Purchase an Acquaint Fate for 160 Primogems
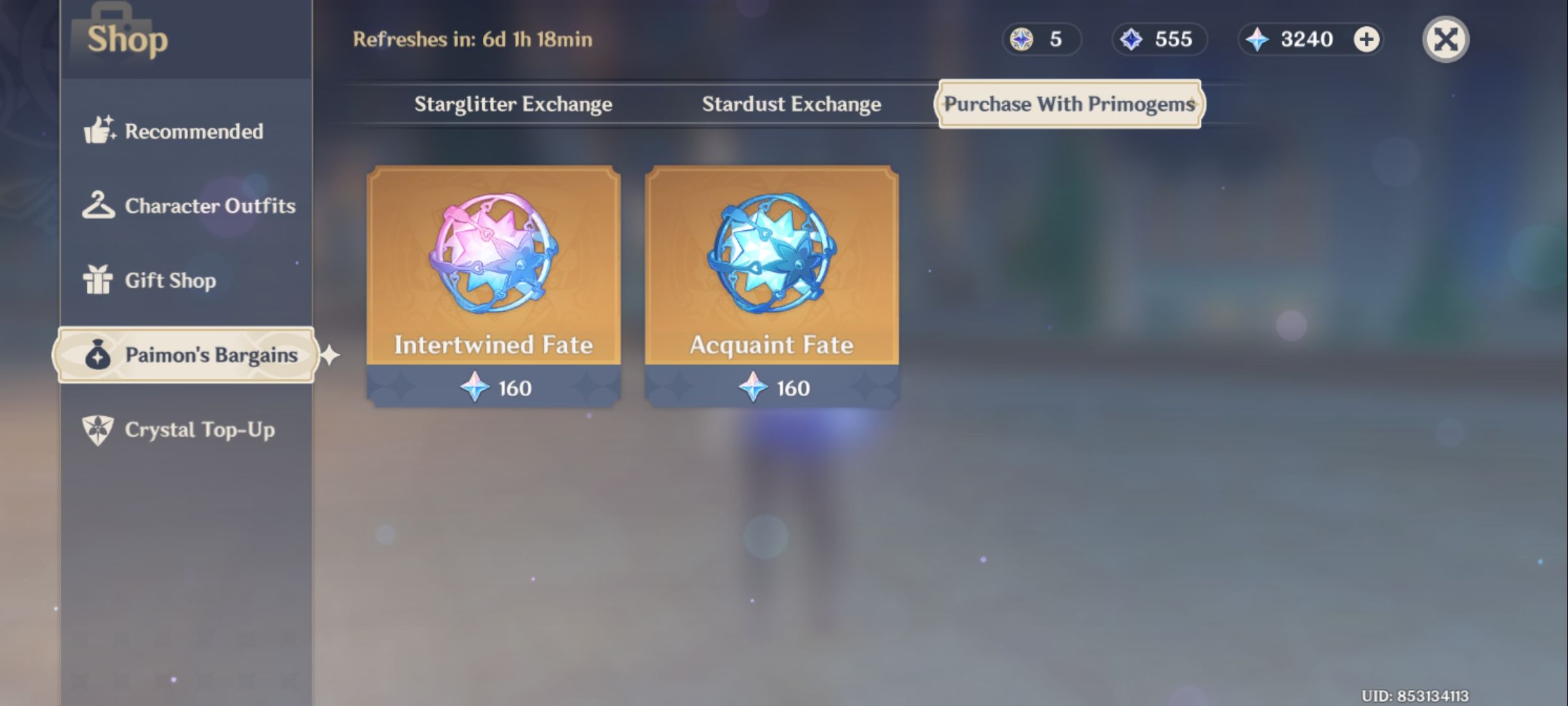 point(772,387)
